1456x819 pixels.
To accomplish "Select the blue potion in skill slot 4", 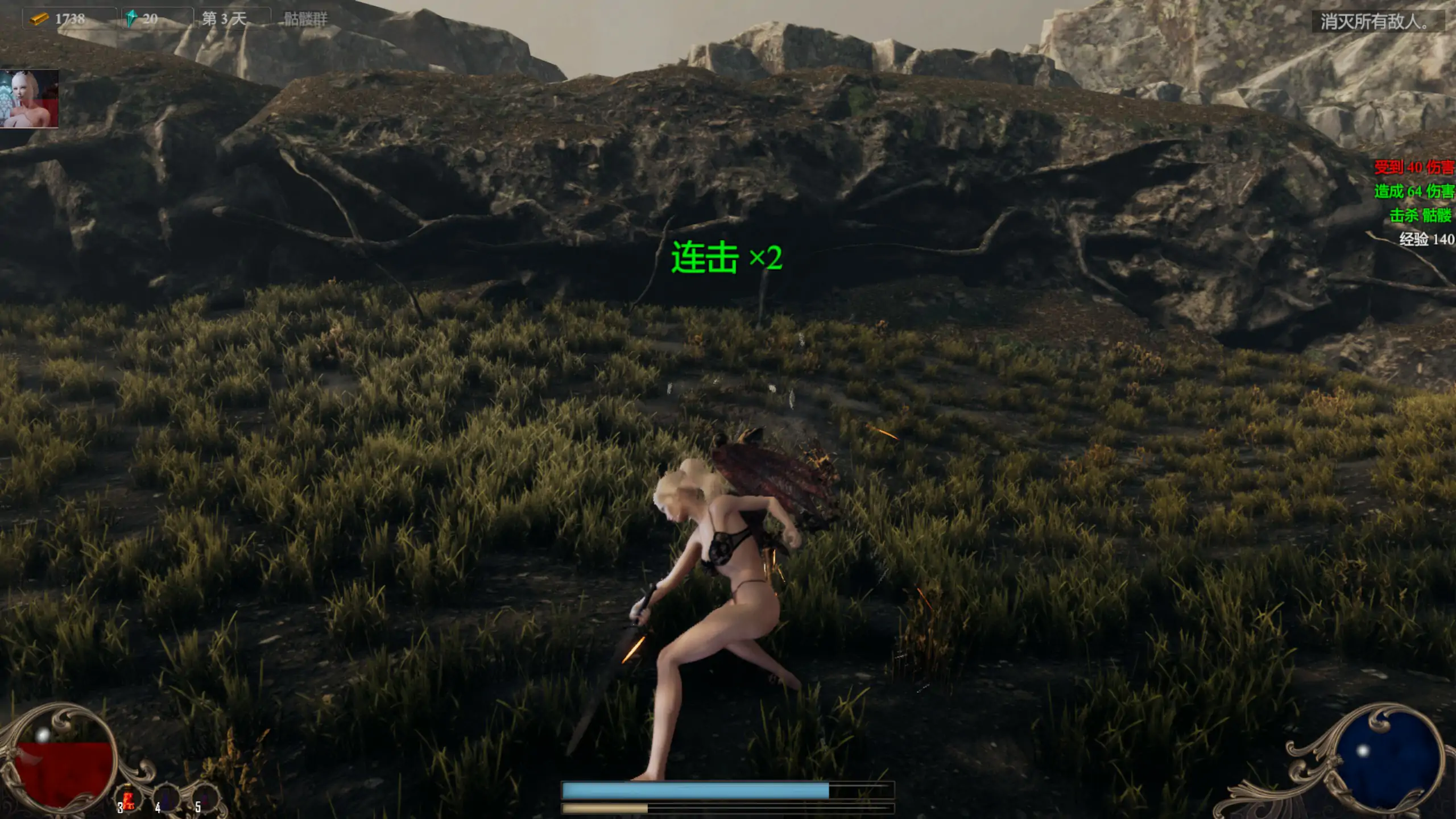I will click(167, 797).
